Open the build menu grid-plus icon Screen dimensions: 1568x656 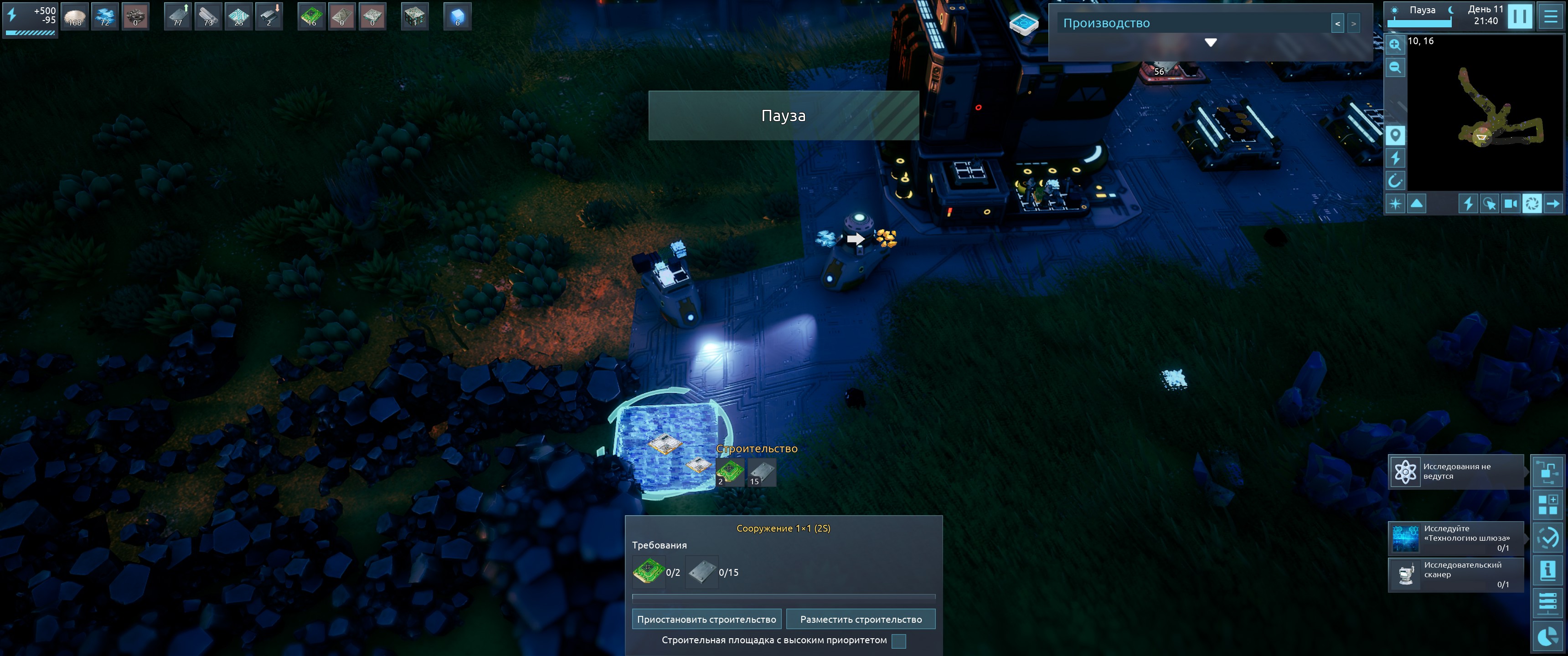[1547, 504]
